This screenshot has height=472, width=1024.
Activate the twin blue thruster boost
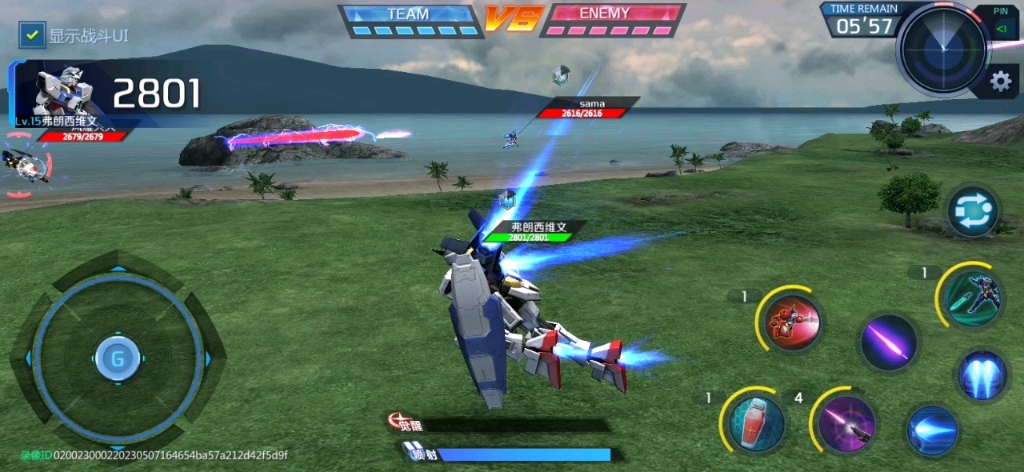tap(982, 376)
